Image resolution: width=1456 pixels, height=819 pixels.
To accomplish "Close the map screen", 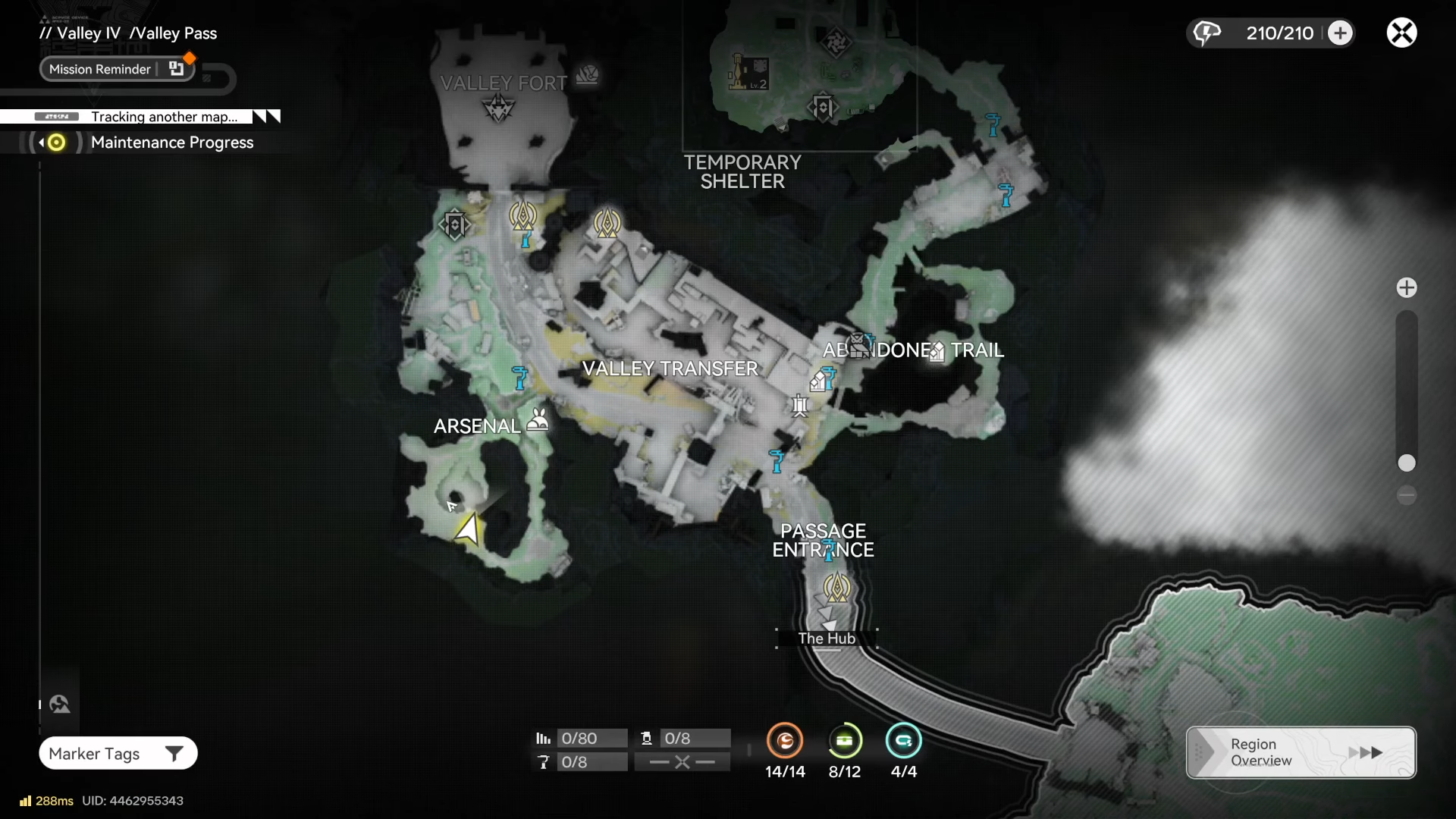I will pyautogui.click(x=1401, y=33).
